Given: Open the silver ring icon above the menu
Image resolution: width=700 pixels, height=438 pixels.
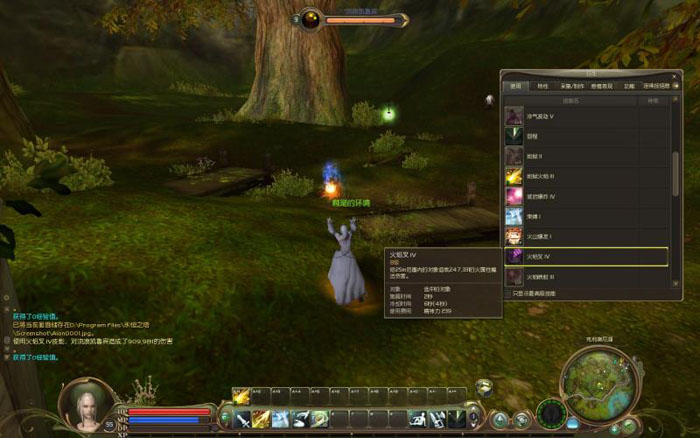Looking at the screenshot, I should click(x=484, y=388).
